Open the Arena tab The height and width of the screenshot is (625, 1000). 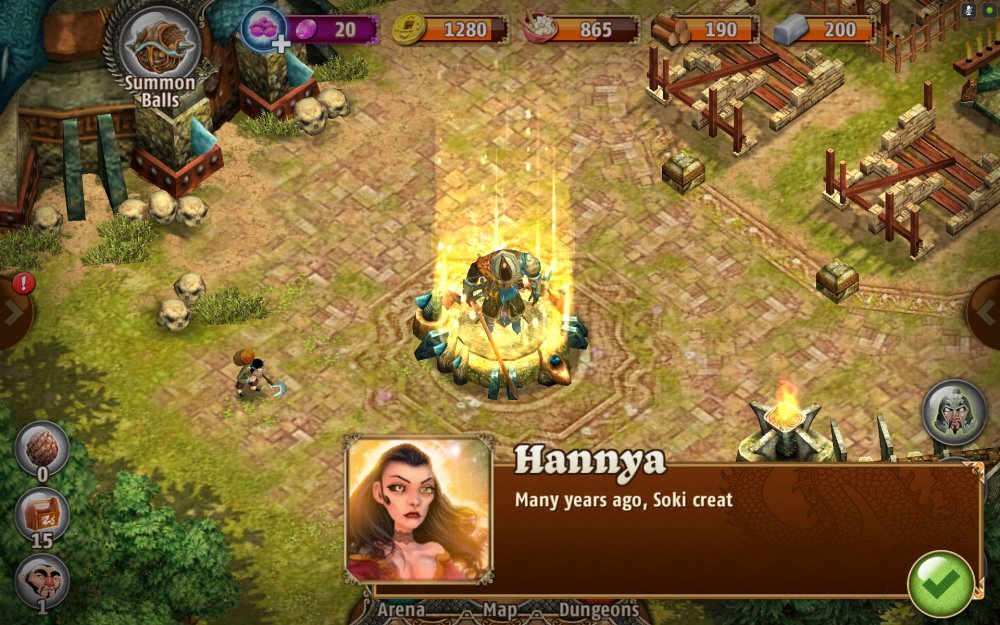coord(400,609)
